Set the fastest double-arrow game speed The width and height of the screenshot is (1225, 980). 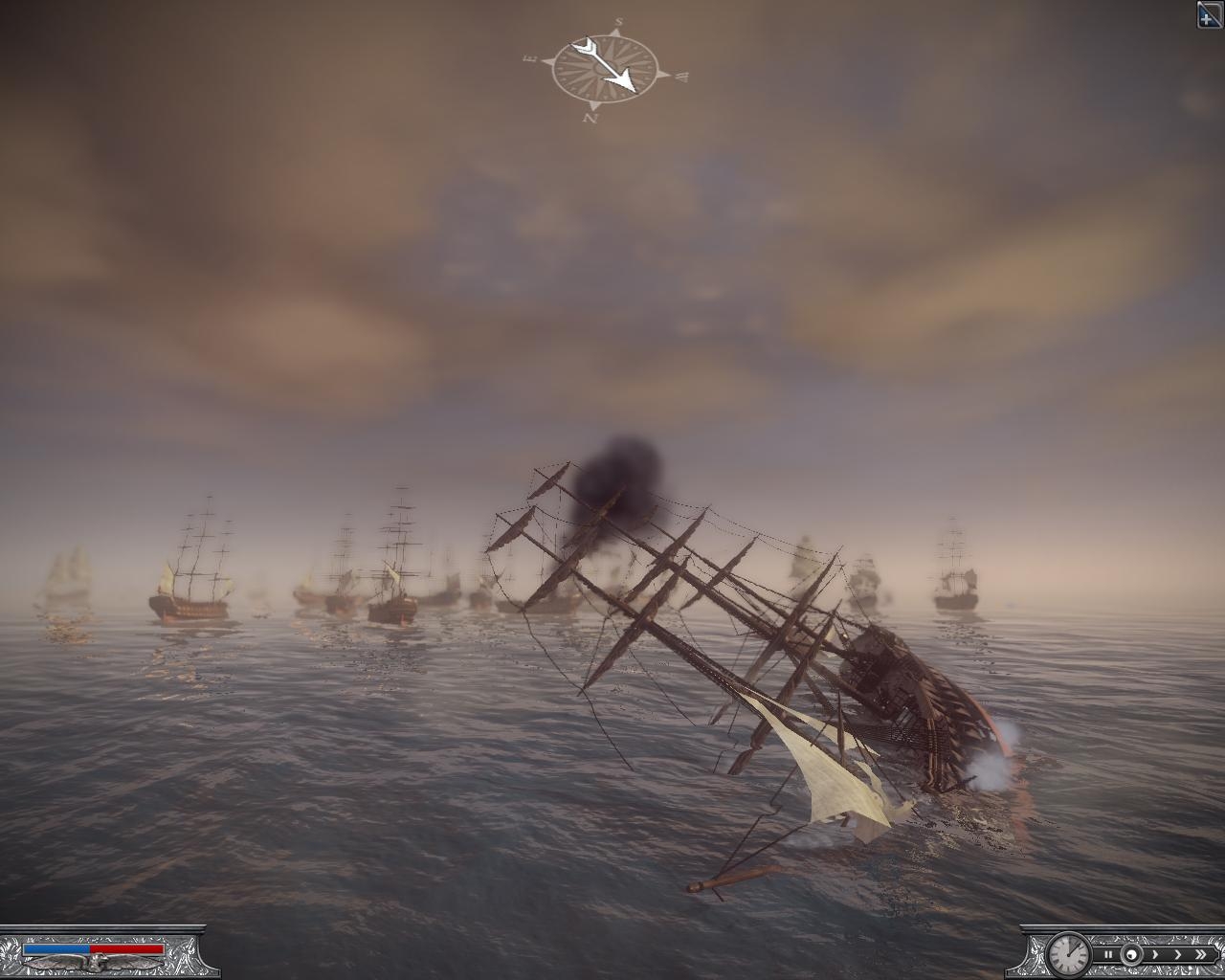pyautogui.click(x=1200, y=954)
